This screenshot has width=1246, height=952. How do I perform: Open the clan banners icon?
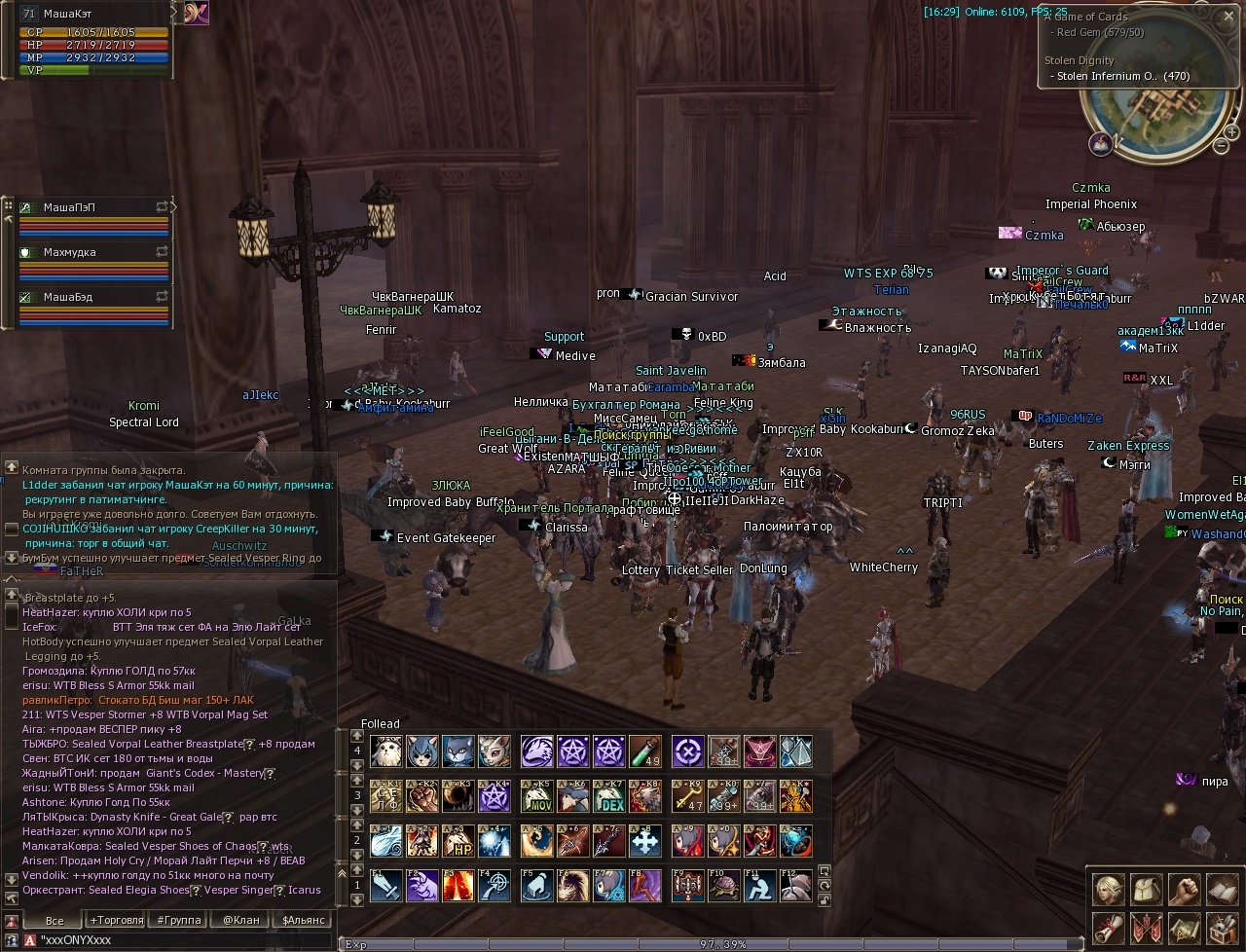click(1146, 927)
